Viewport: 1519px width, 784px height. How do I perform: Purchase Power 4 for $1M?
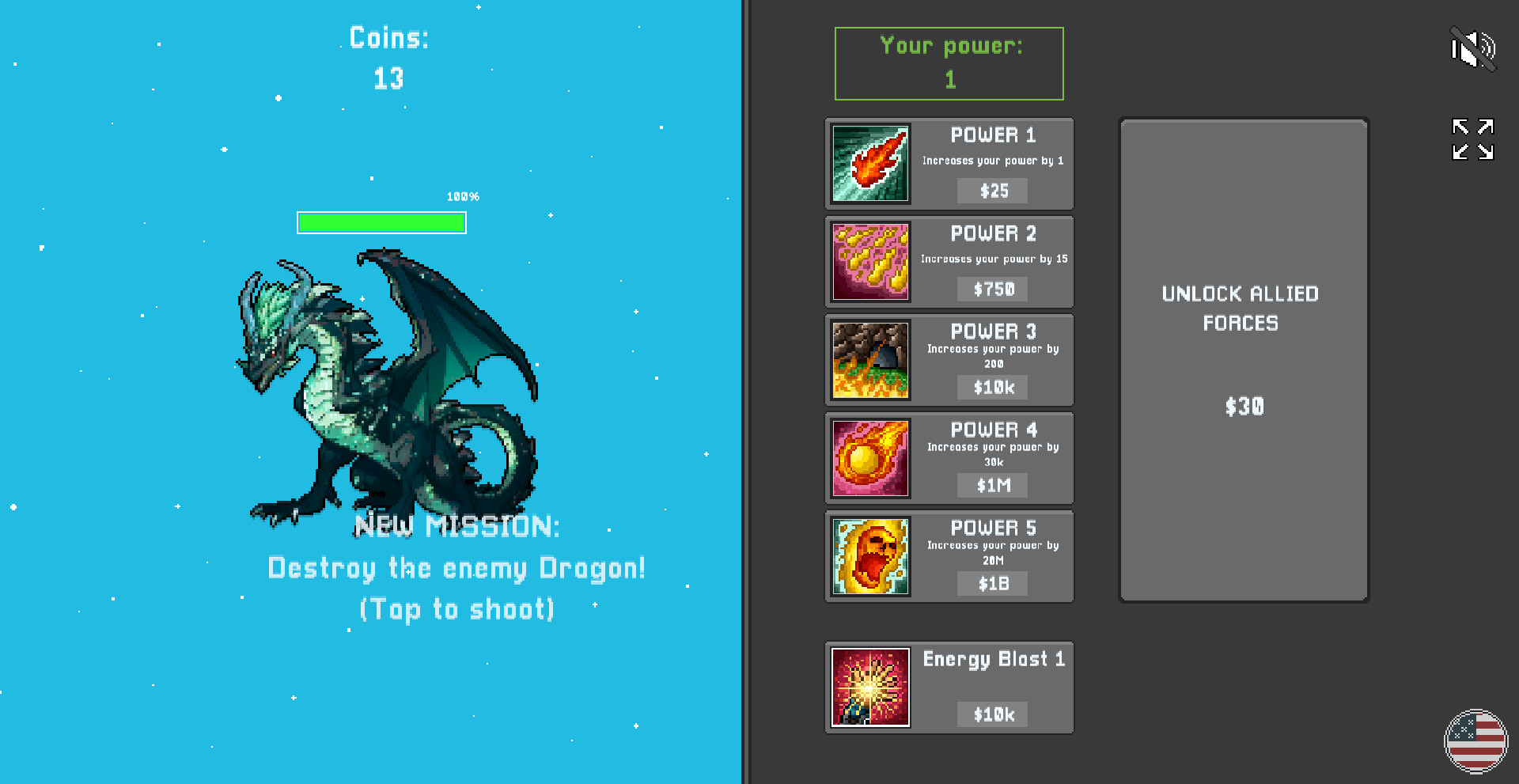pyautogui.click(x=992, y=486)
